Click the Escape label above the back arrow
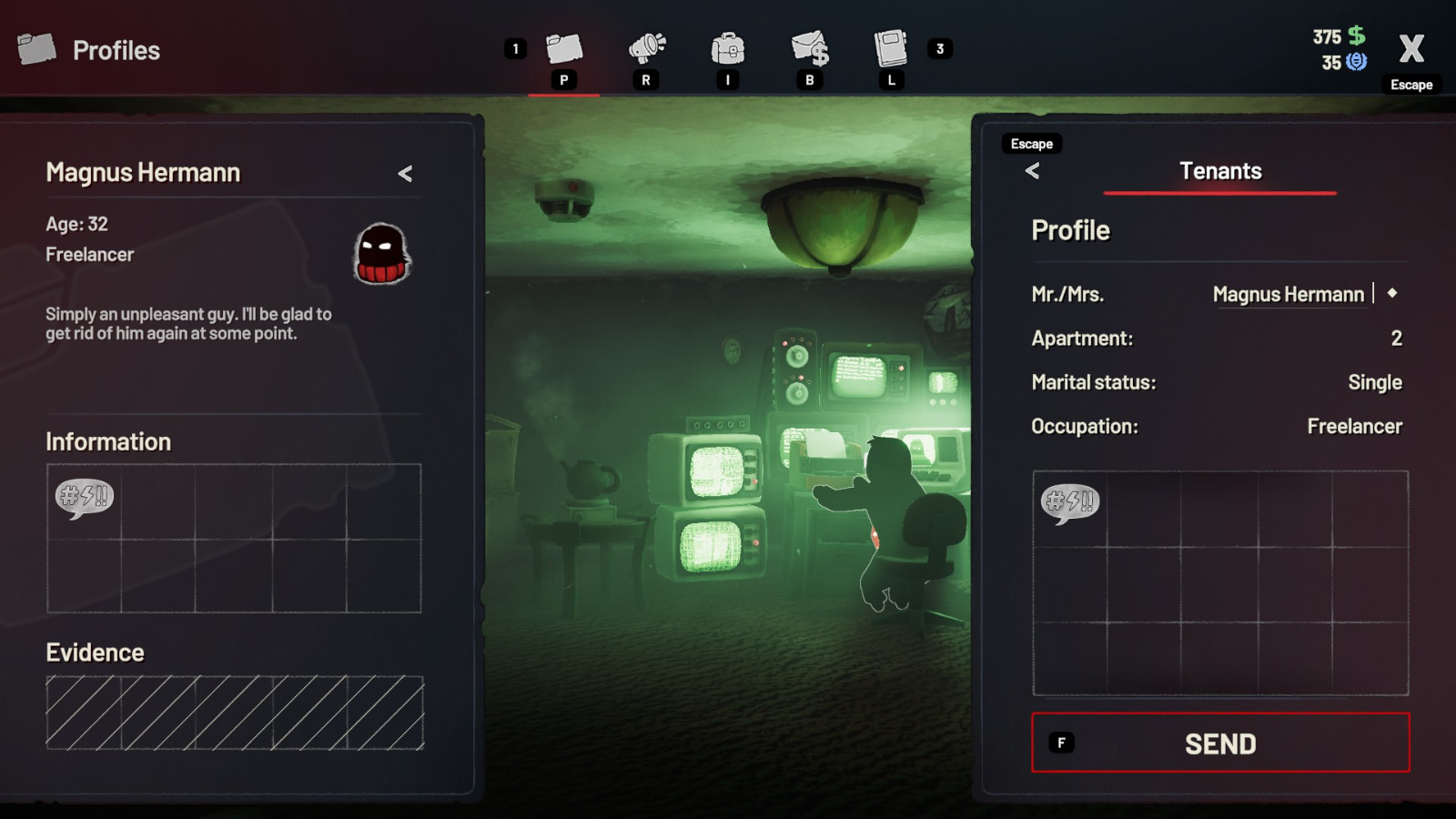The image size is (1456, 819). pyautogui.click(x=1030, y=143)
